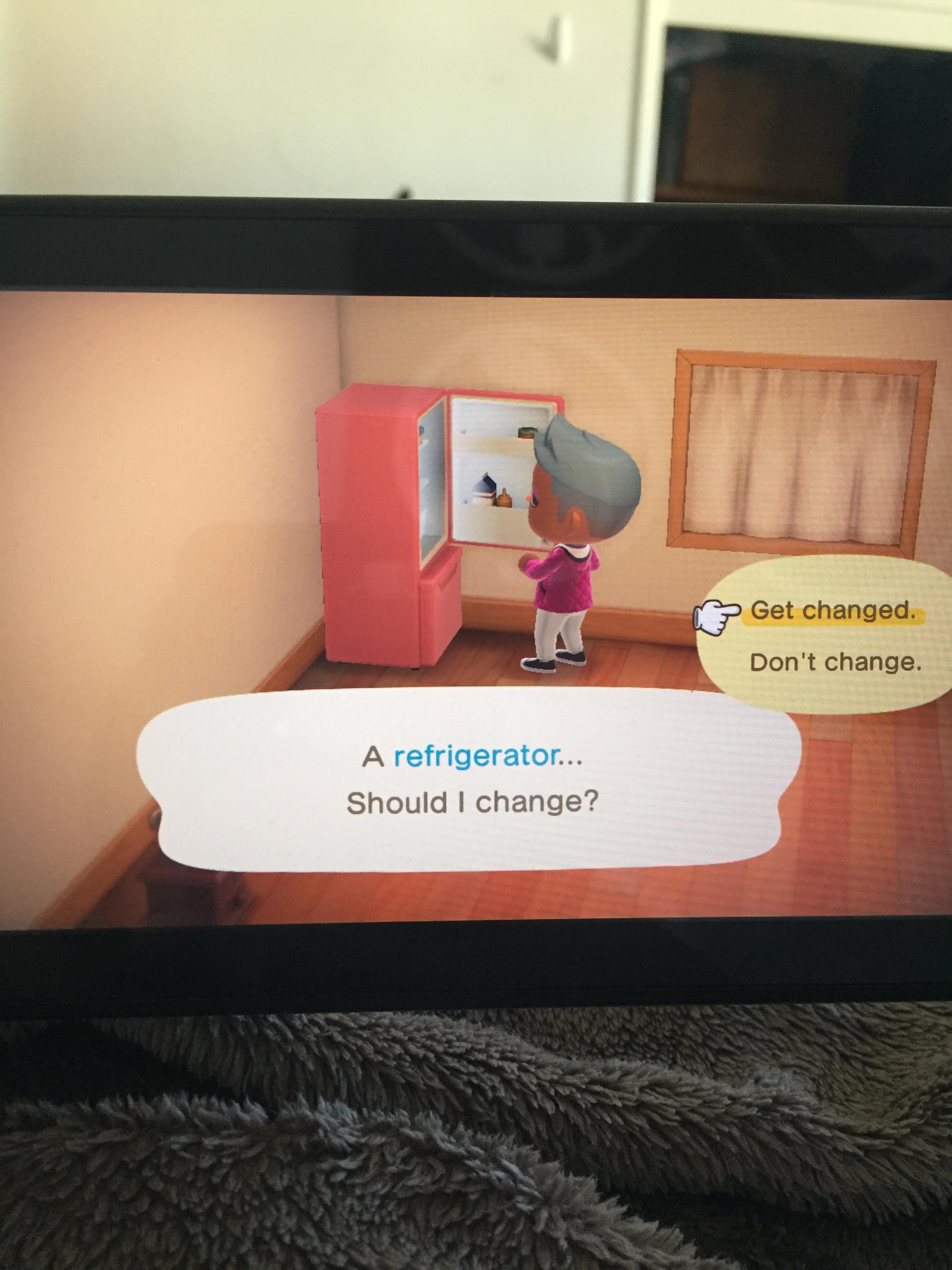Click the milk bottle inside the fridge

coord(485,491)
